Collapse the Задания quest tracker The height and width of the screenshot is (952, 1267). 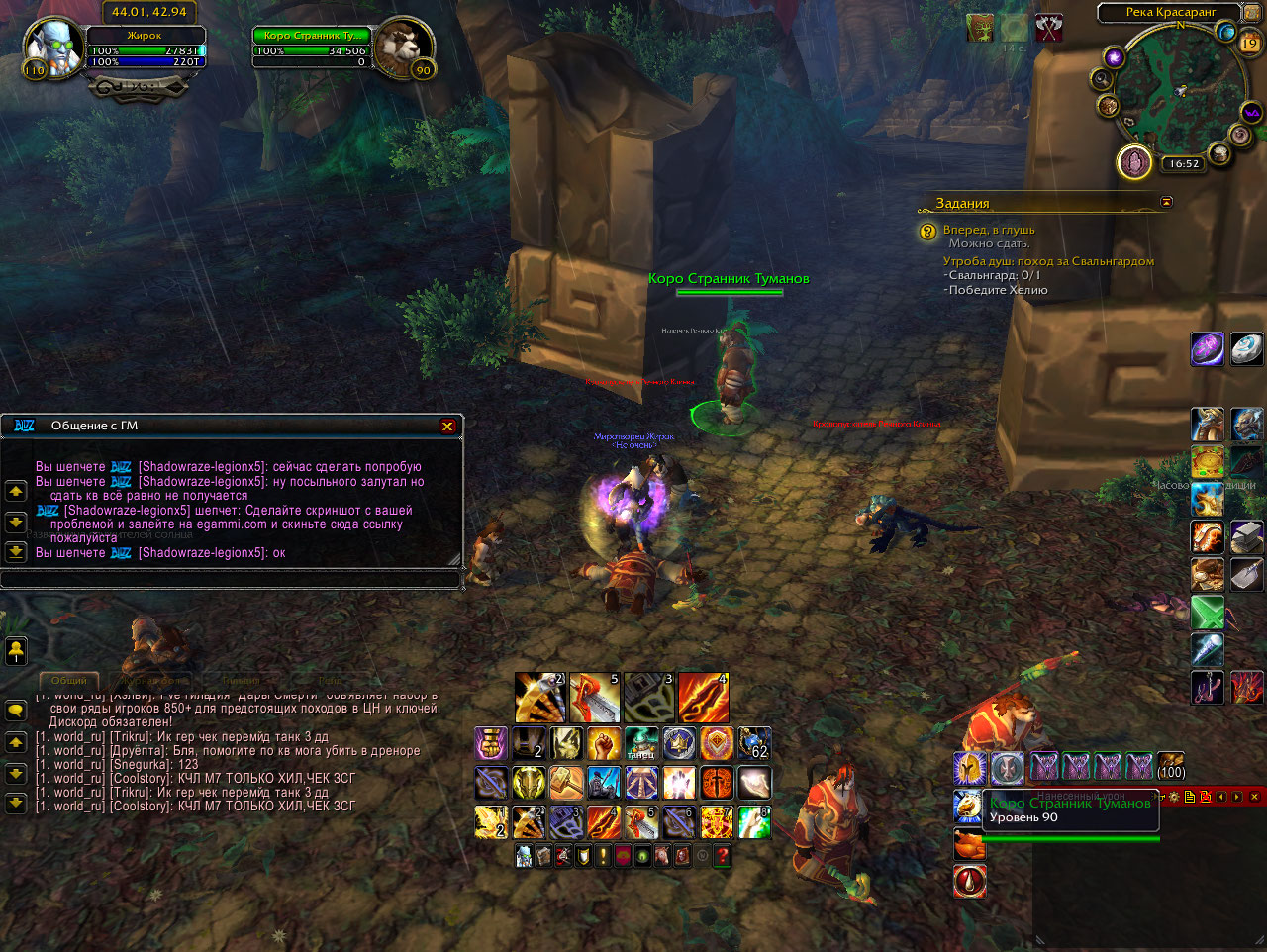(1166, 202)
